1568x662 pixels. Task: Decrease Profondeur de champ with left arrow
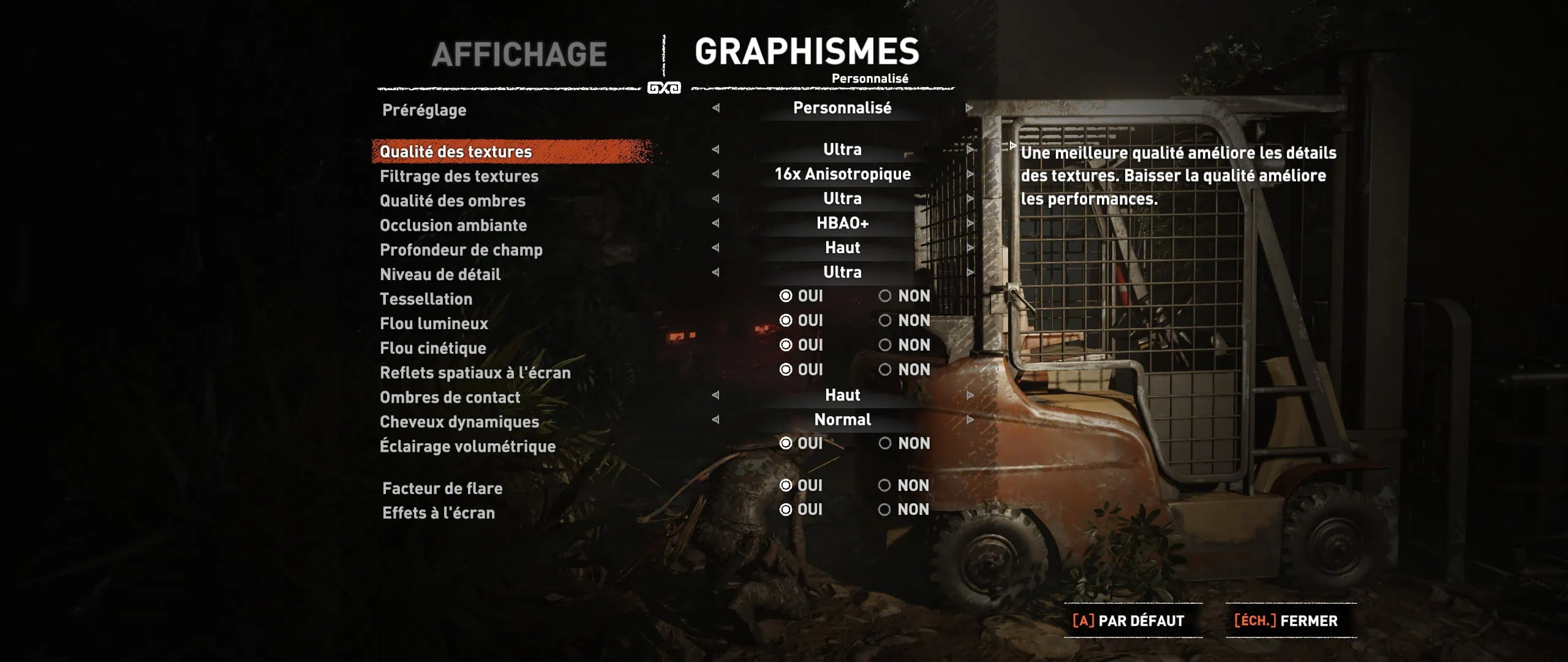coord(715,248)
